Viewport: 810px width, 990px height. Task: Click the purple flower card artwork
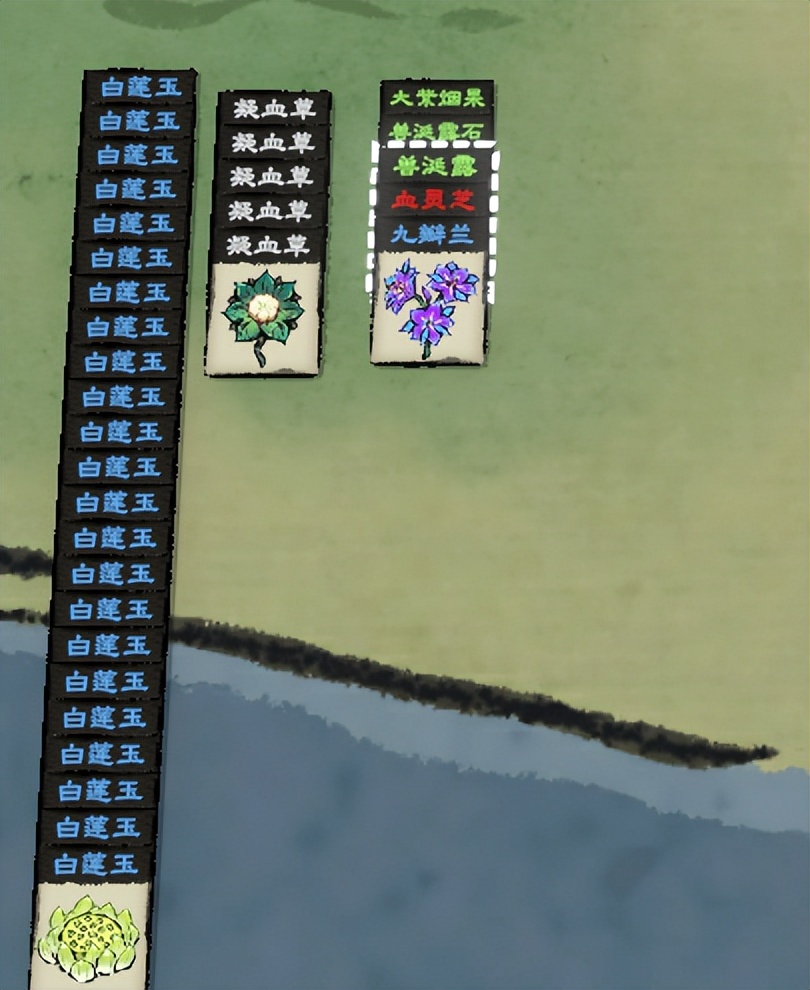pos(428,306)
